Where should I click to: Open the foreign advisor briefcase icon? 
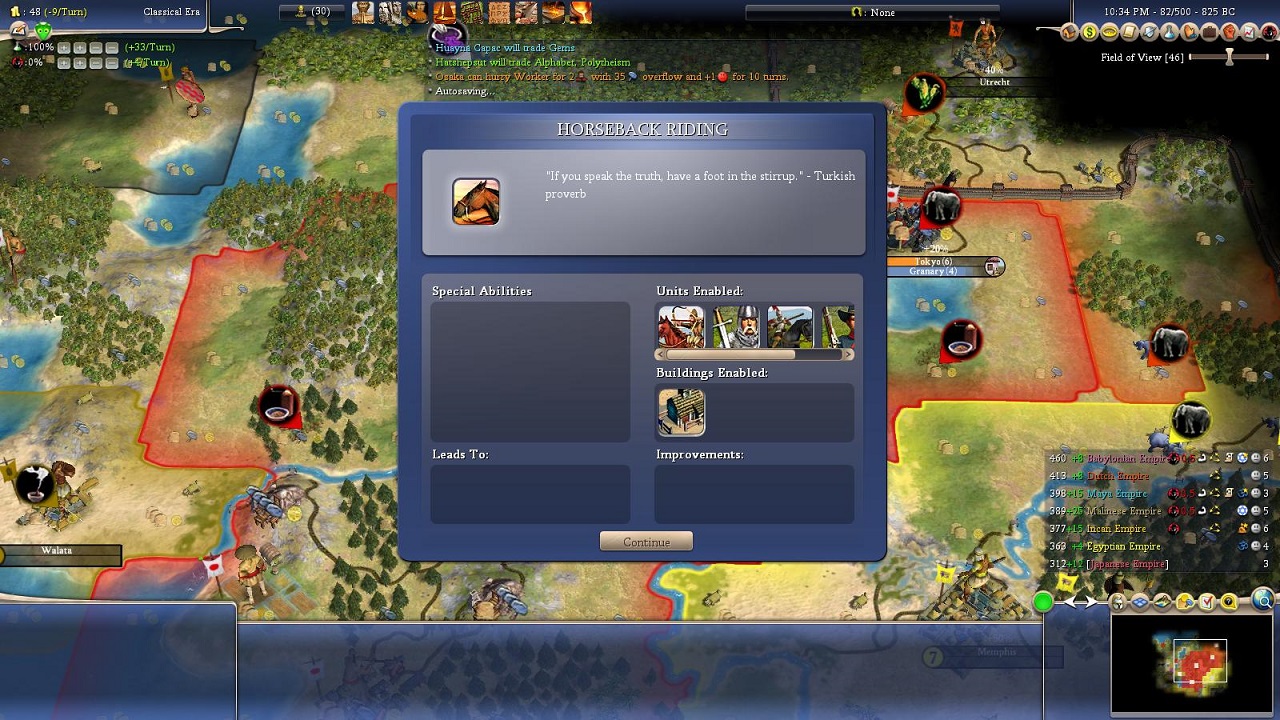coord(1208,33)
